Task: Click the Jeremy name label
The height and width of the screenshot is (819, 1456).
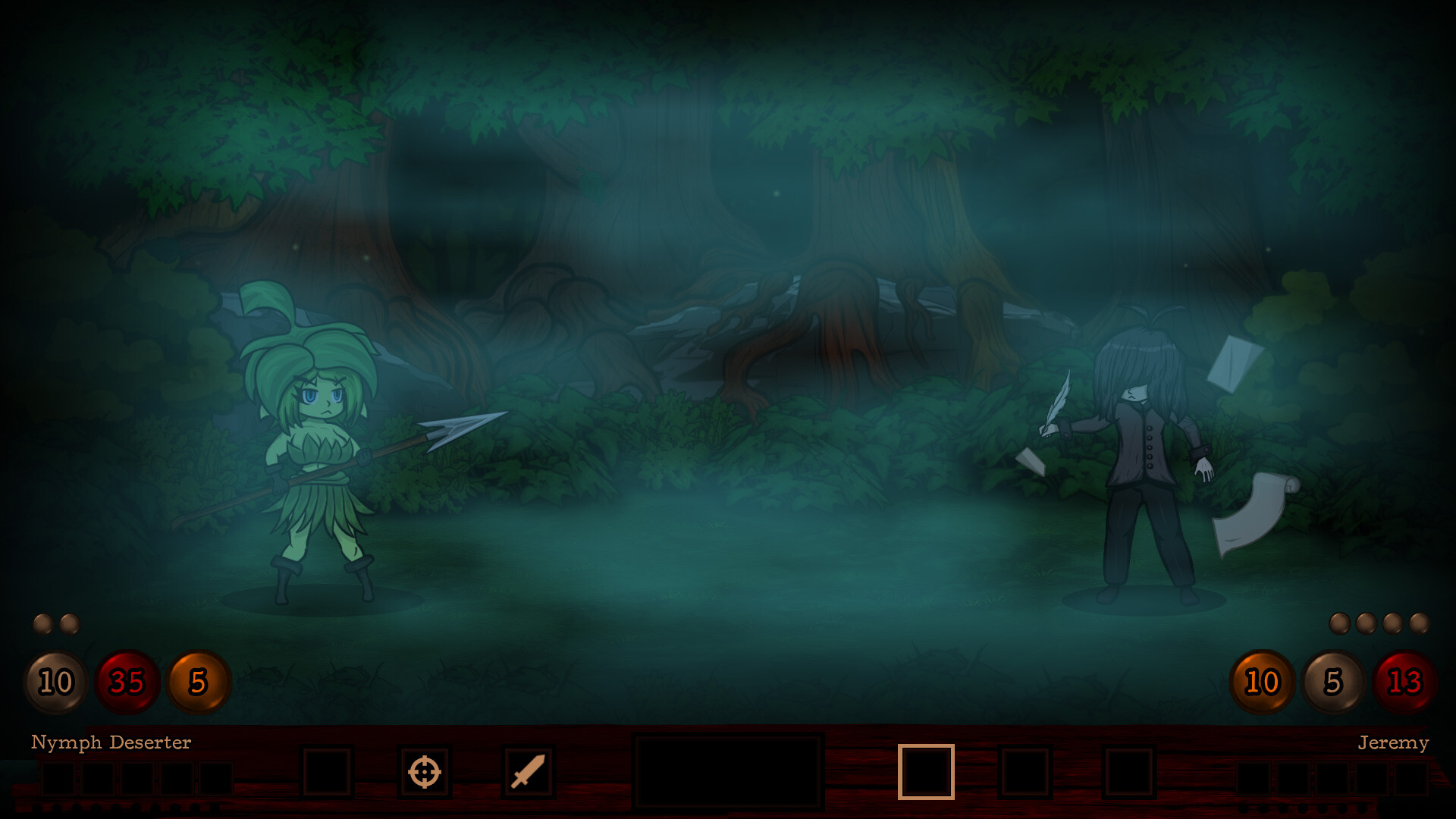Action: (1395, 743)
